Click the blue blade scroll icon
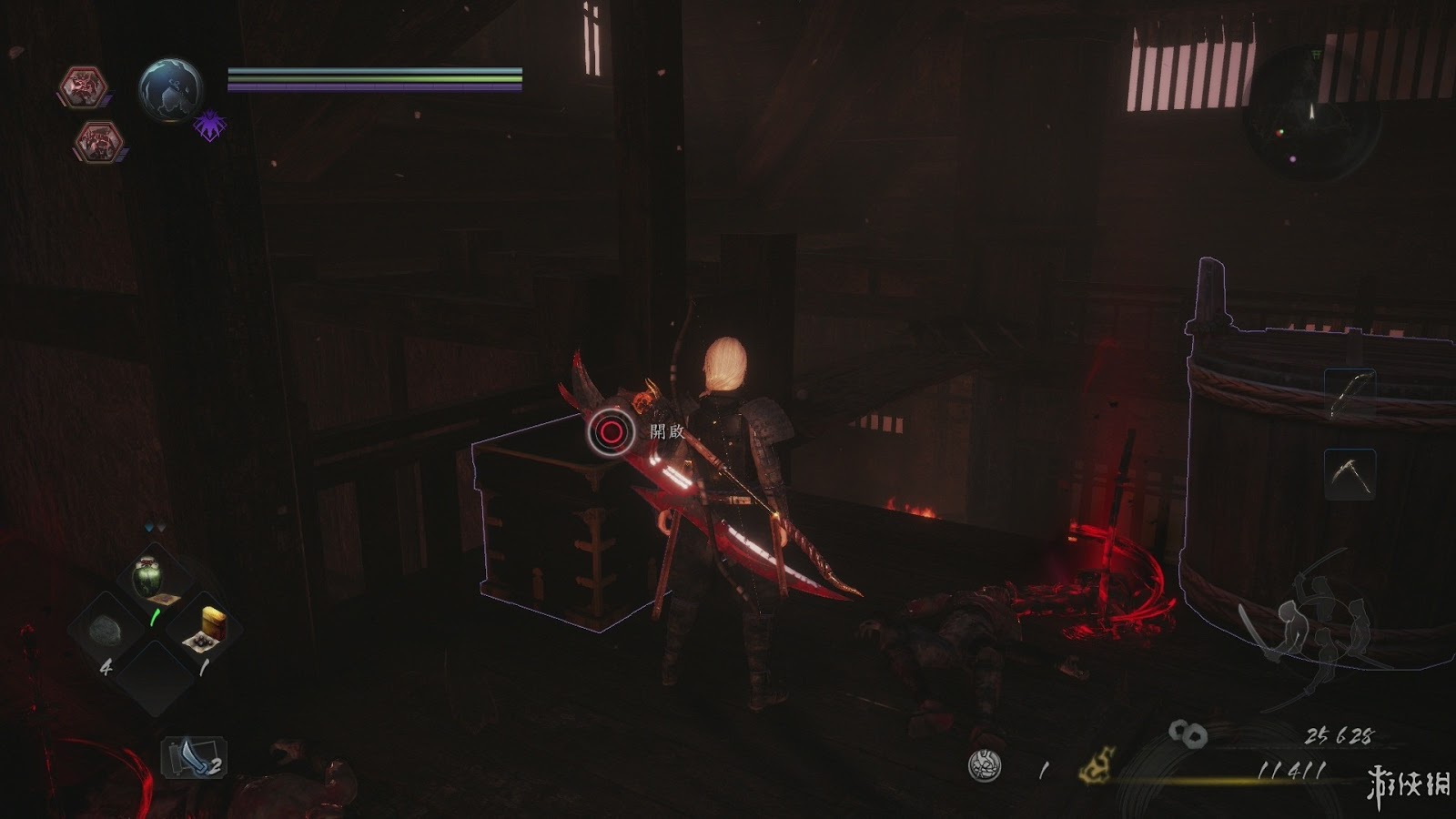1456x819 pixels. pos(191,757)
